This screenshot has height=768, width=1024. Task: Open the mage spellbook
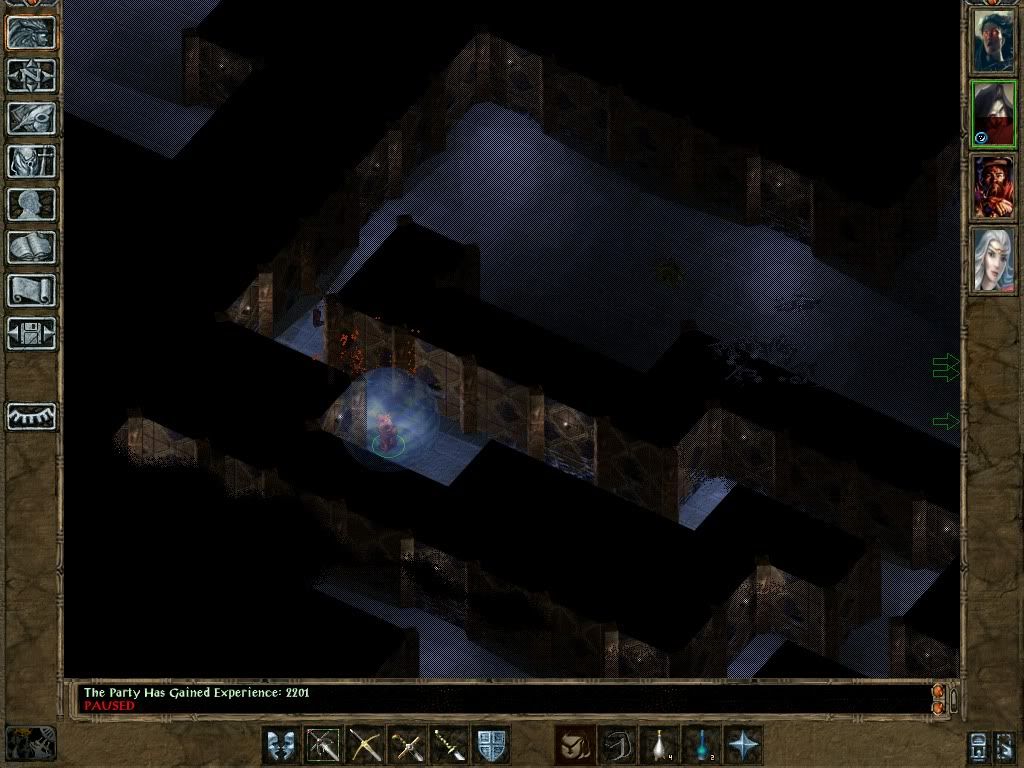31,247
